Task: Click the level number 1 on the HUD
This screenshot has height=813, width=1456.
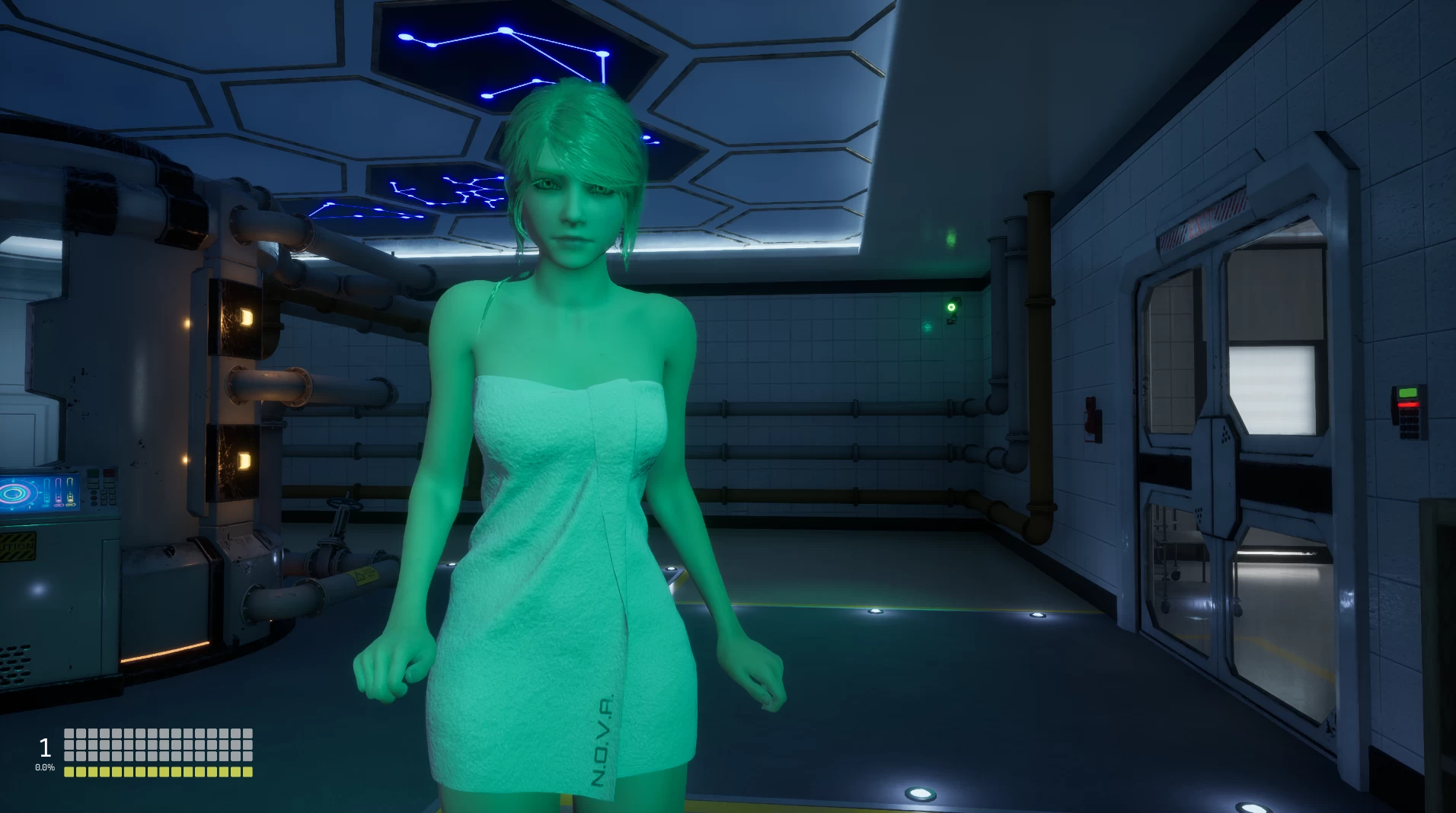Action: pyautogui.click(x=44, y=748)
